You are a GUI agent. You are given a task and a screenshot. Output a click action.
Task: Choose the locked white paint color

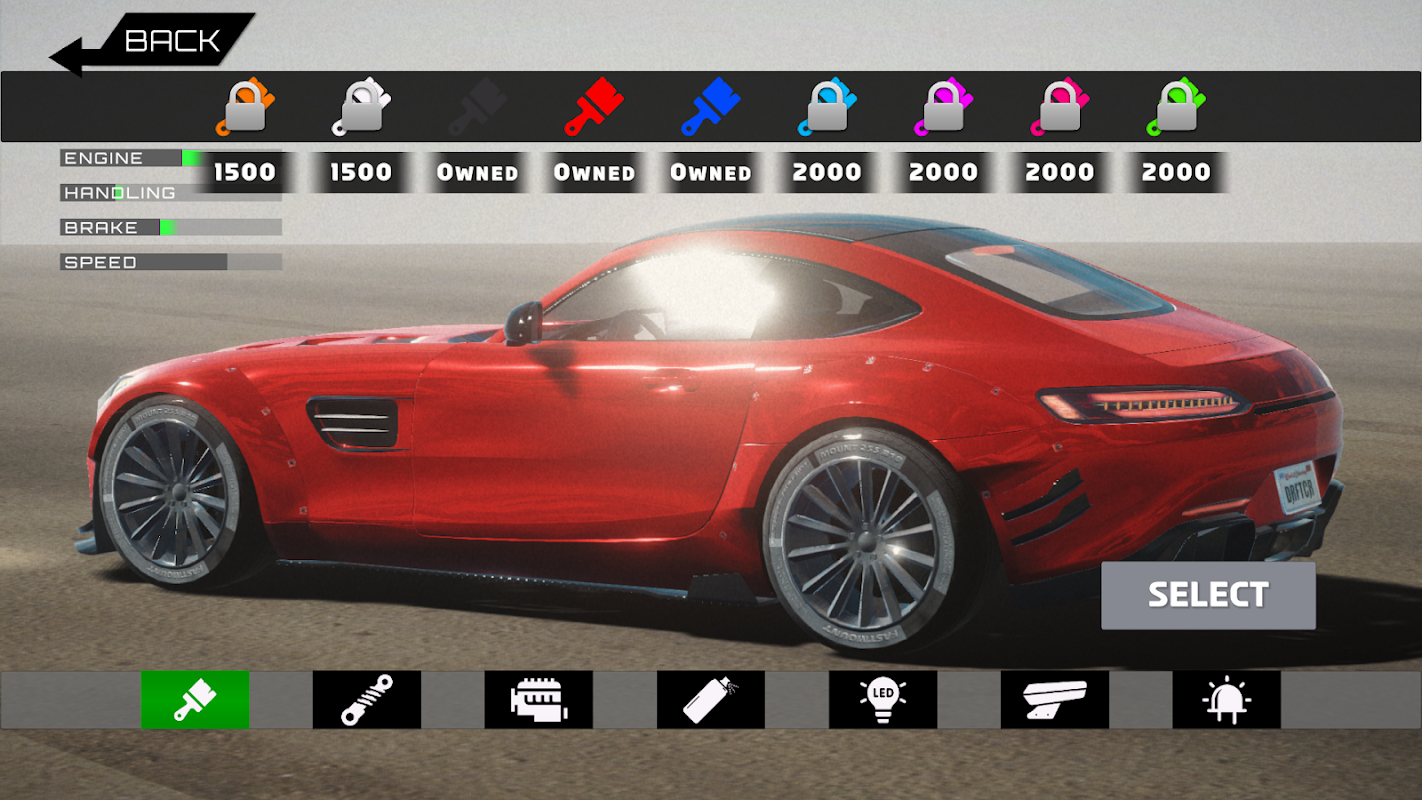(361, 106)
